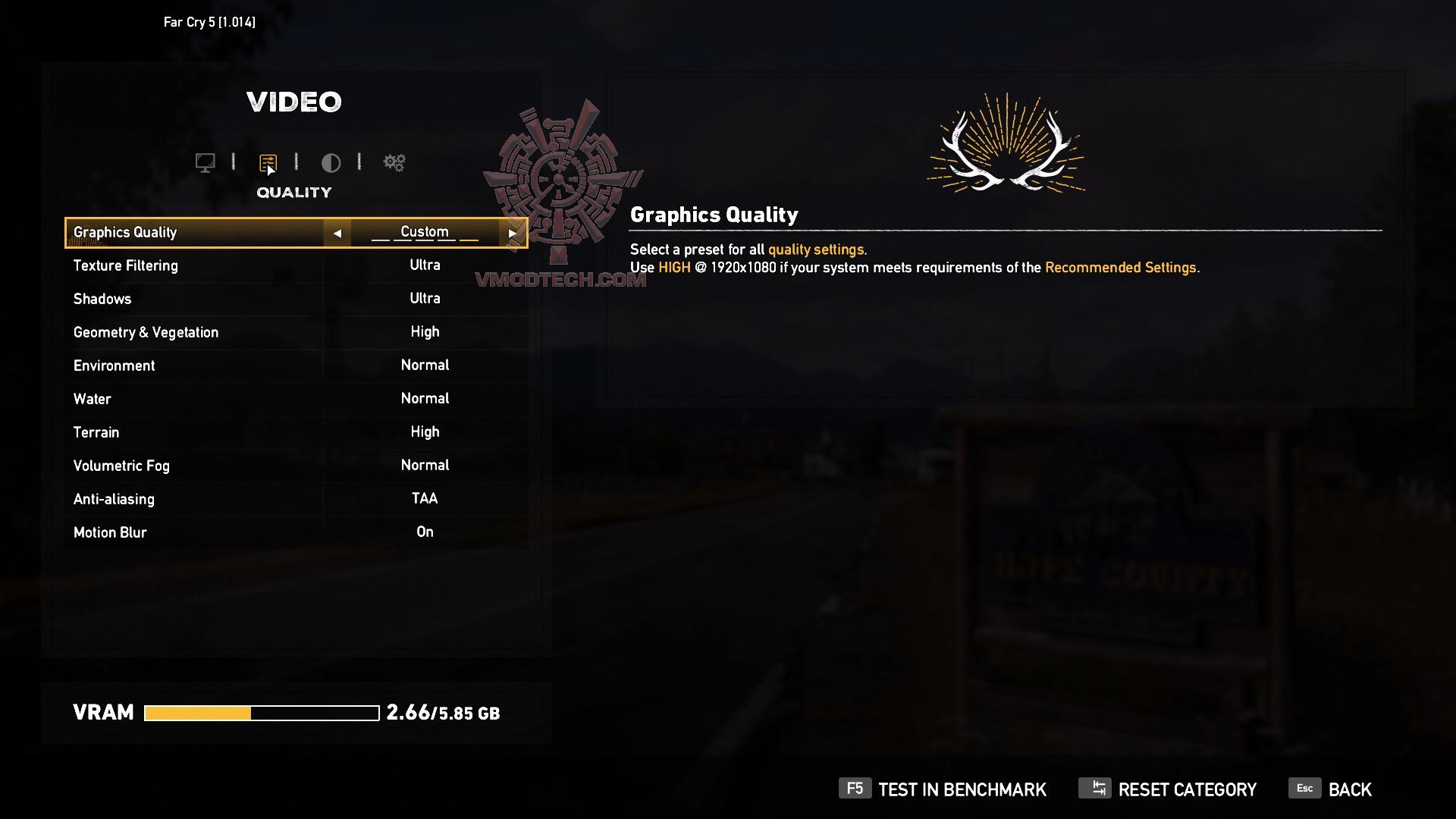Open the Monitor display settings tab icon
1456x819 pixels.
point(206,162)
